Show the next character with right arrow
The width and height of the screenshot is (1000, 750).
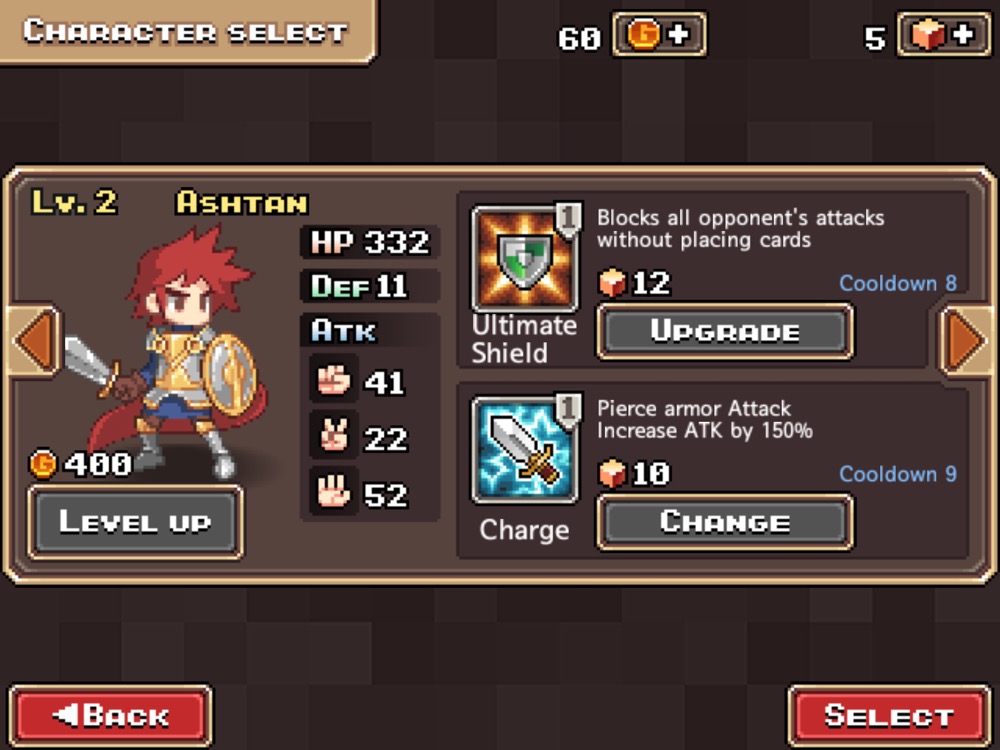[966, 342]
